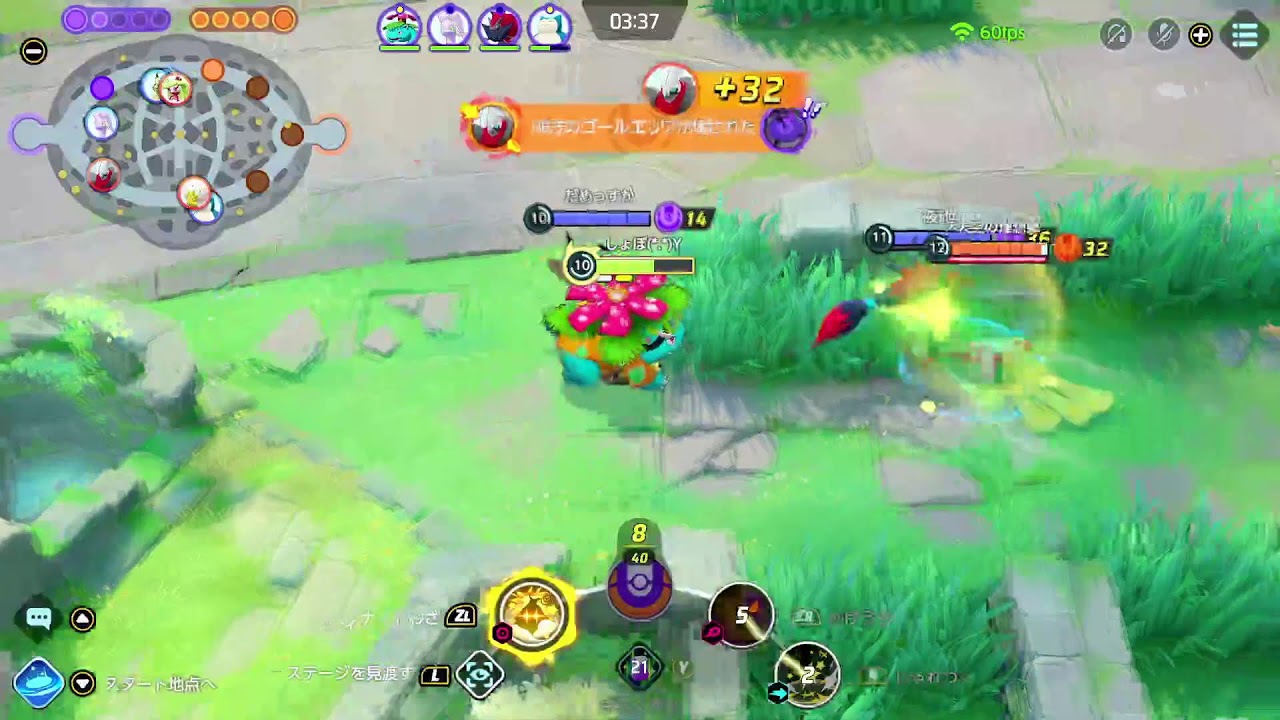Select Venusaur's teammate portrait
The width and height of the screenshot is (1280, 720).
399,26
